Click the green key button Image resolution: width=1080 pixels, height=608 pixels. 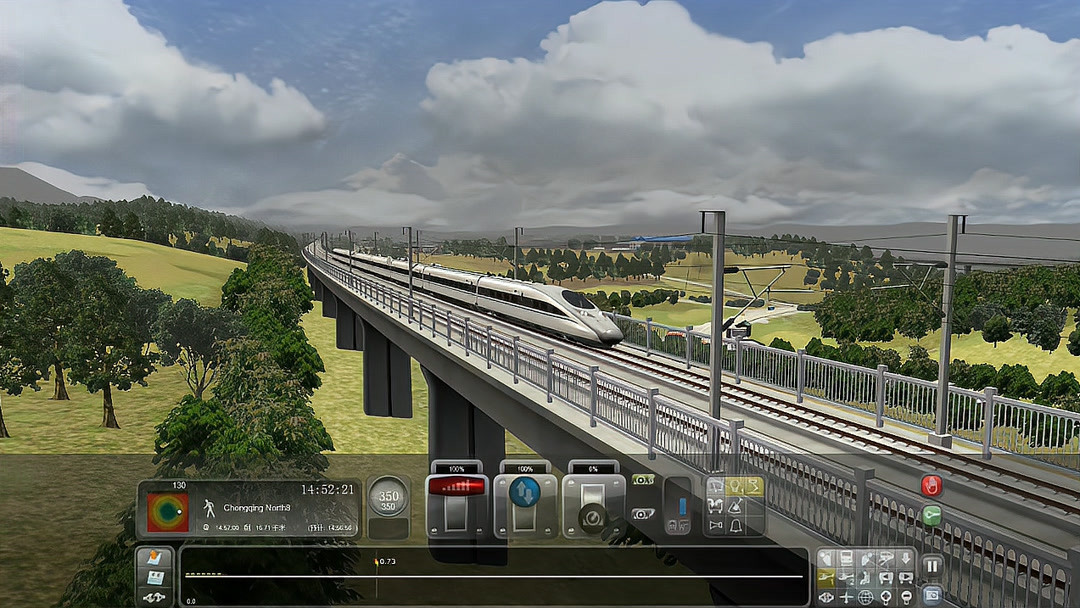(931, 516)
